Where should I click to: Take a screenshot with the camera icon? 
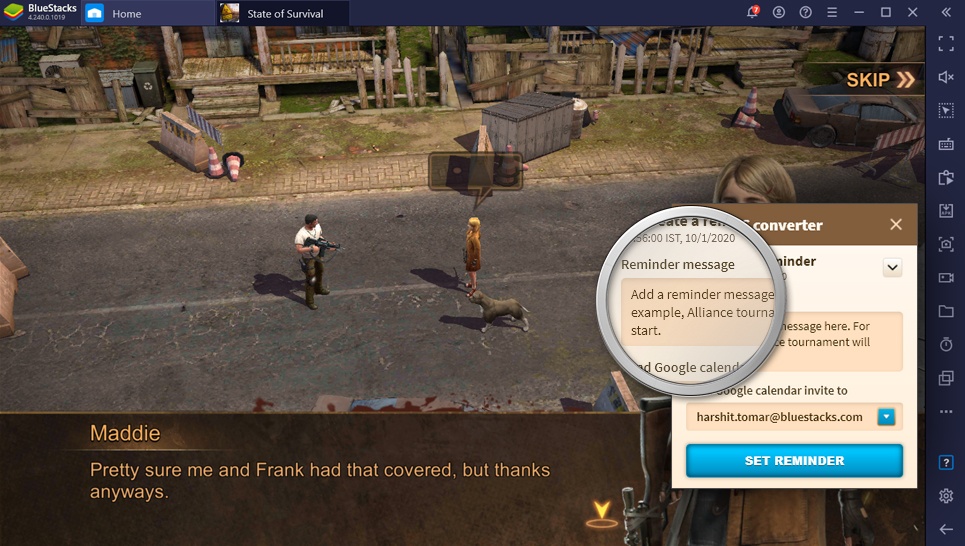(946, 244)
